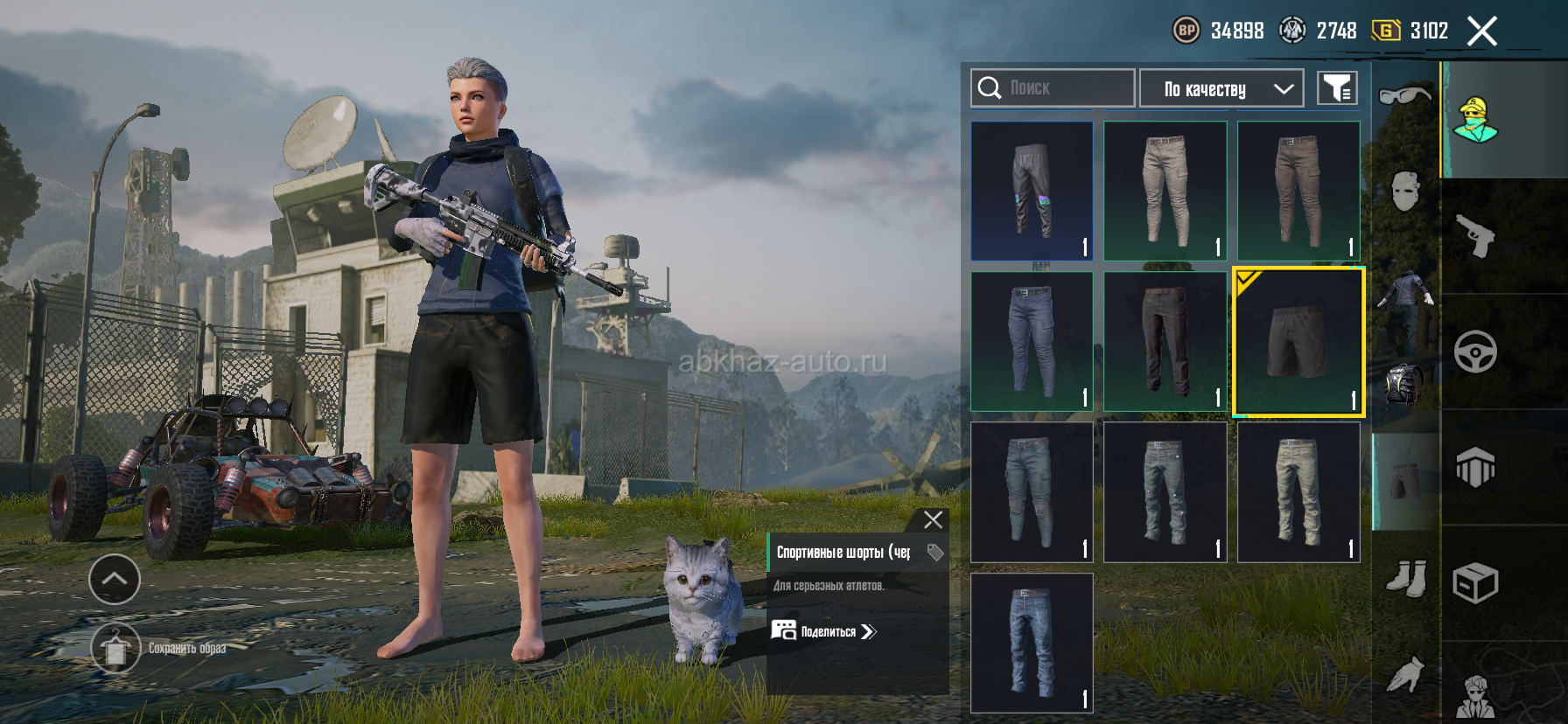Viewport: 1568px width, 724px height.
Task: Open the face mask category
Action: (1404, 191)
